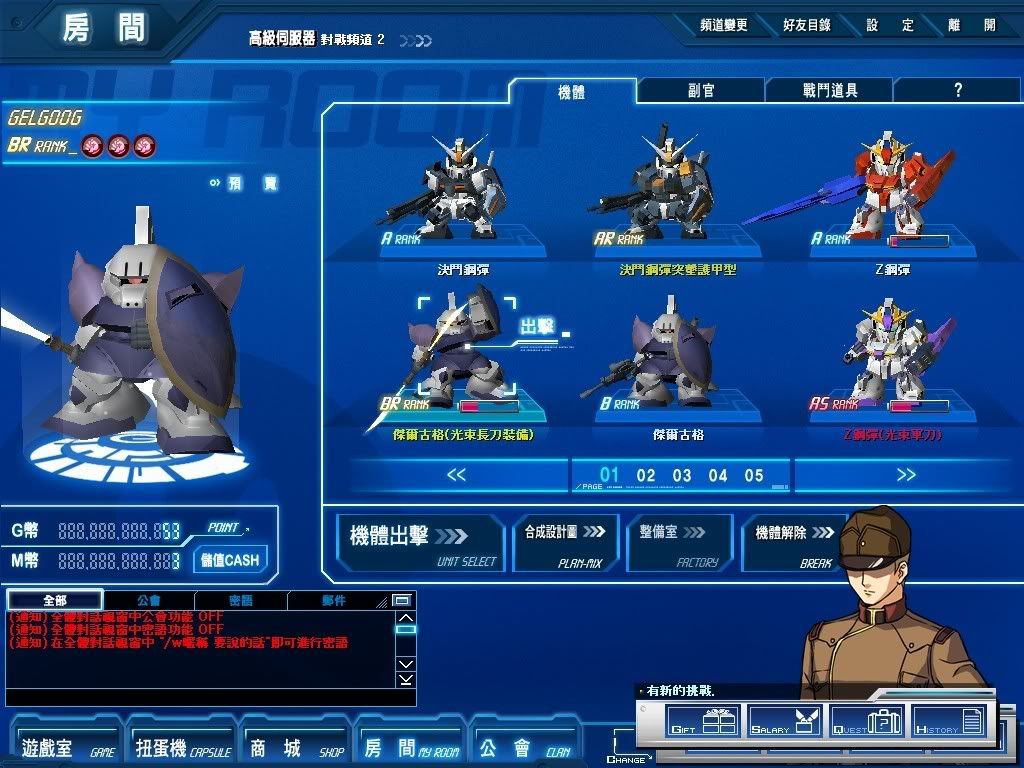Open 合成設計圖 Plan-Mix

pyautogui.click(x=565, y=542)
